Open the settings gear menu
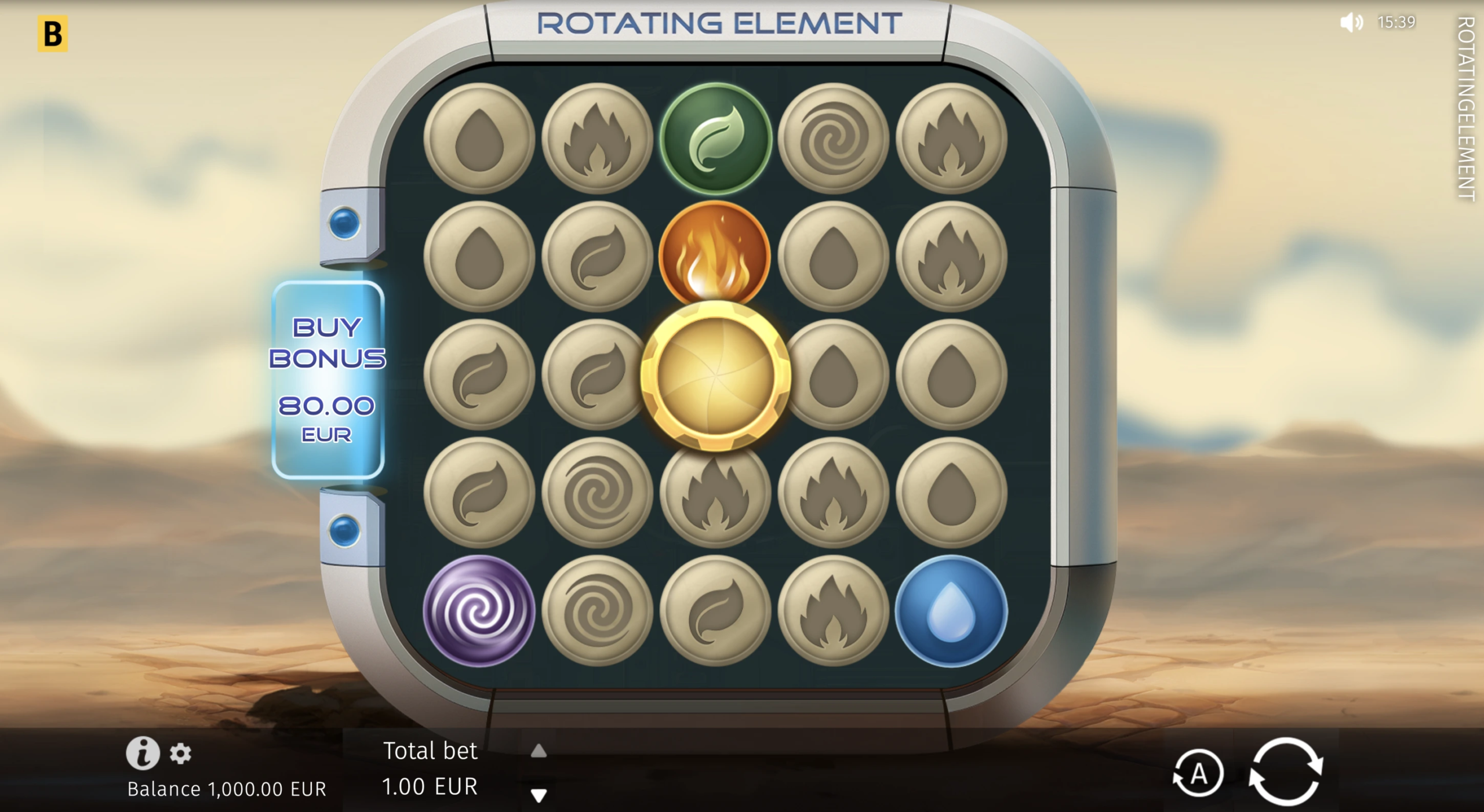The image size is (1484, 812). pos(180,753)
